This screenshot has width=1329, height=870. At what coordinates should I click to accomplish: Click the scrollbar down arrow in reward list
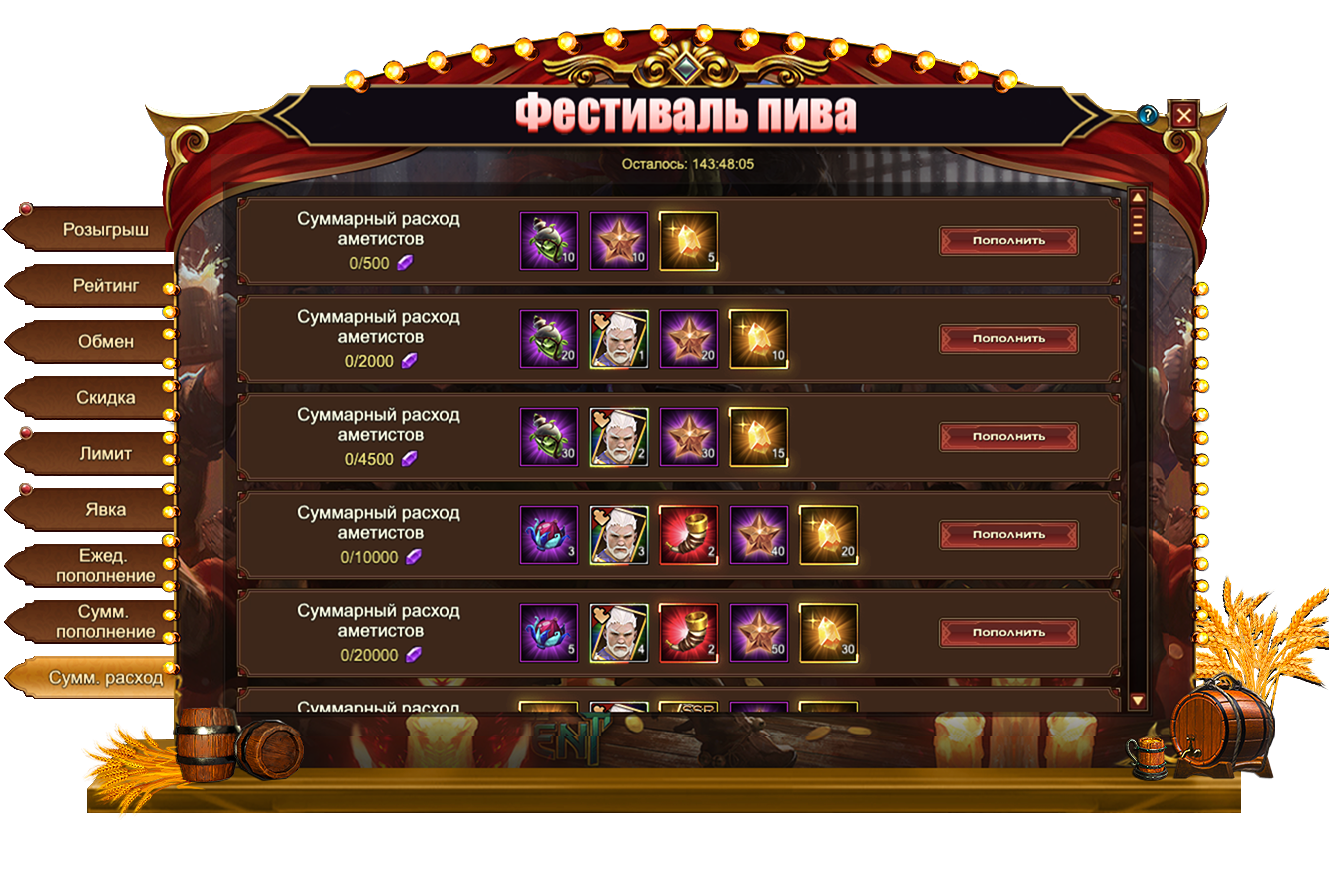1137,700
